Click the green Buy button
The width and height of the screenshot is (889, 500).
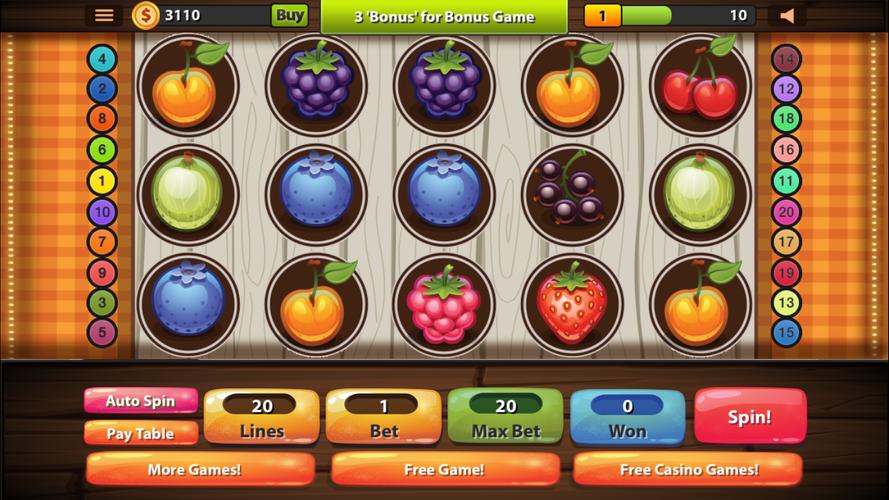pos(289,15)
